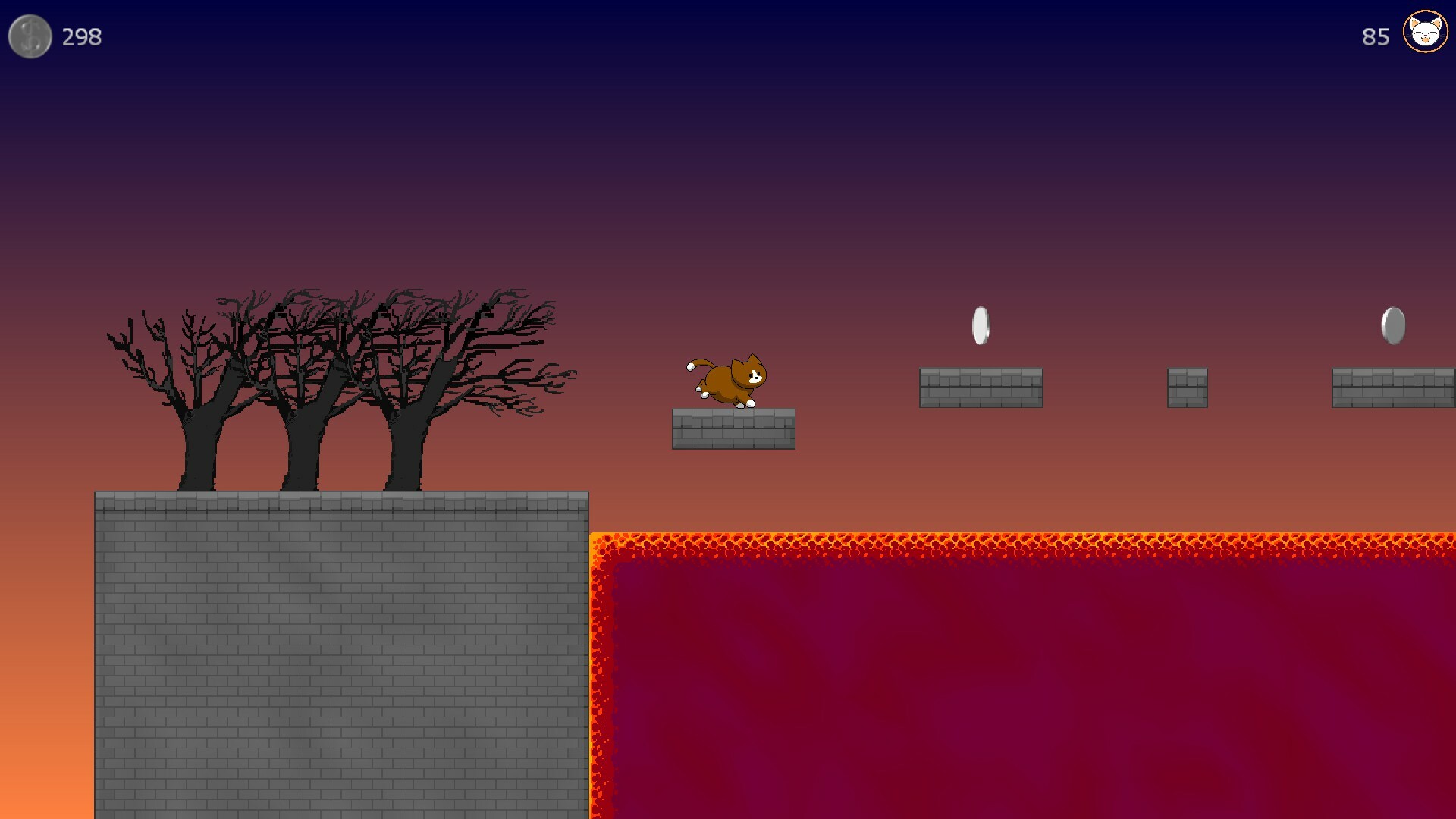The image size is (1456, 819).
Task: Click the stone ledge top beneath the trees
Action: (x=341, y=502)
